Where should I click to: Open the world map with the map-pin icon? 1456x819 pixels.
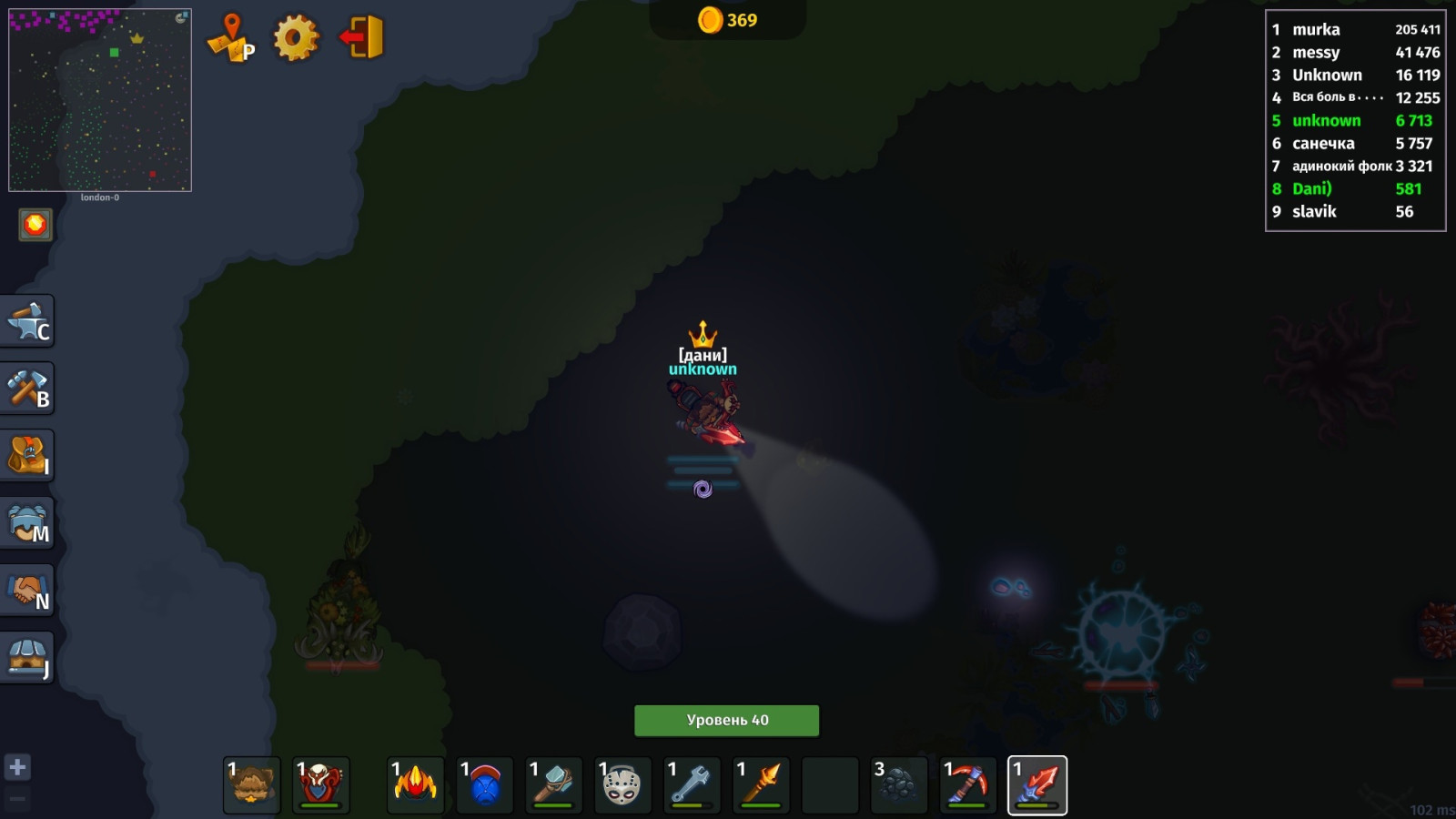tap(231, 38)
